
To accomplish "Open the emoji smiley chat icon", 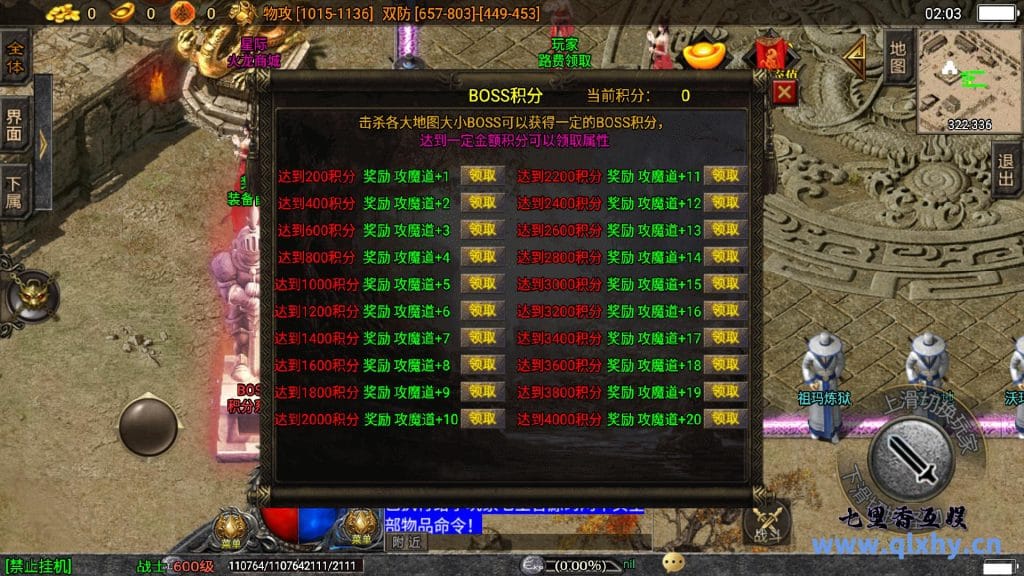I will pyautogui.click(x=674, y=562).
